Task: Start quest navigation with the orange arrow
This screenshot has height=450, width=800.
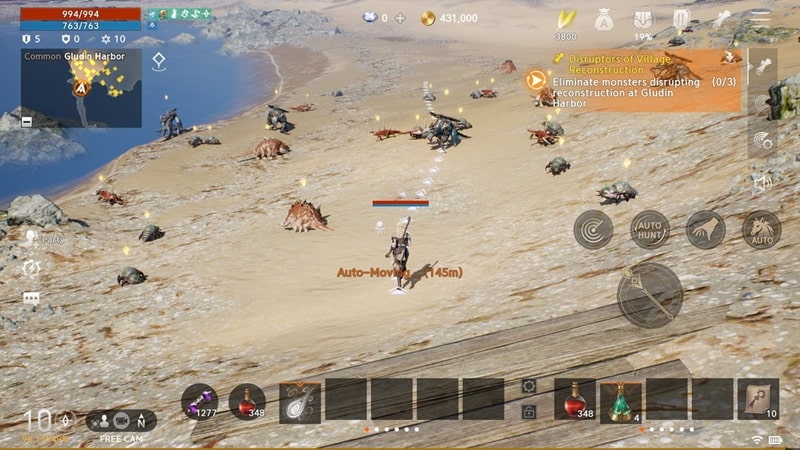Action: pyautogui.click(x=536, y=79)
